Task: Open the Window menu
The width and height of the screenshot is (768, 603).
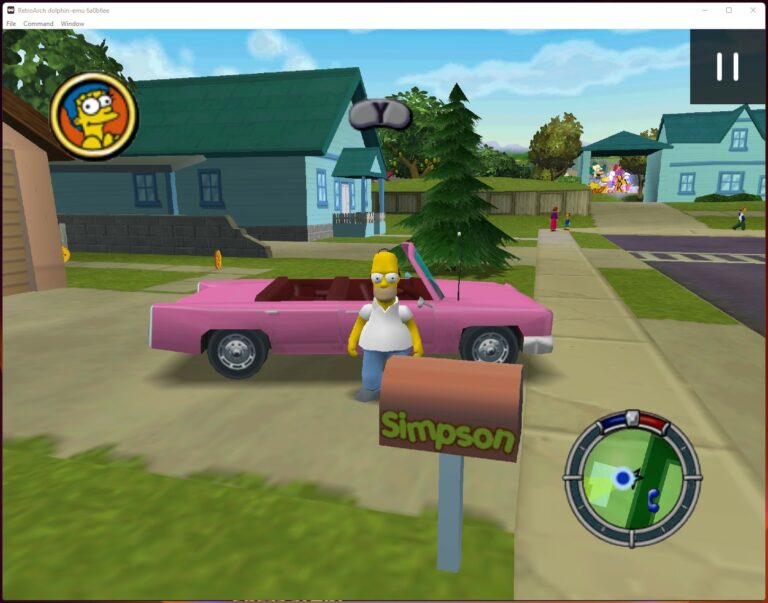Action: pos(72,23)
